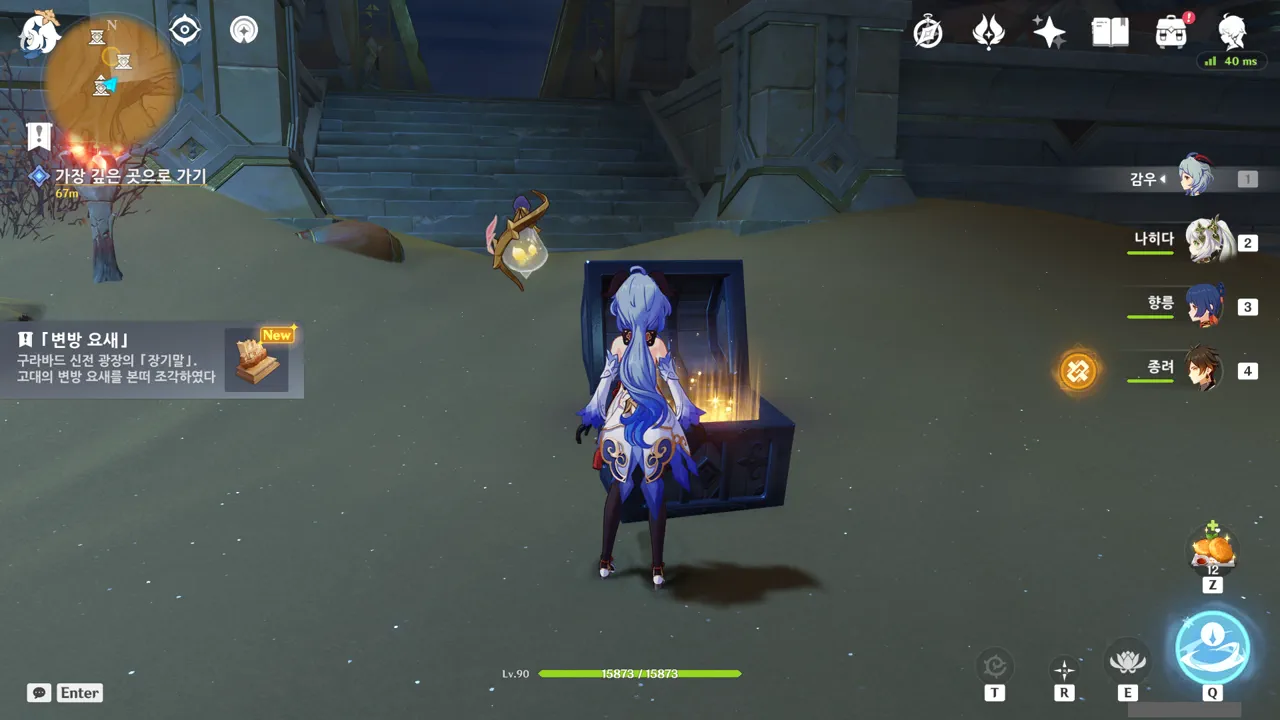Open the adventurer handbook book icon
This screenshot has height=720, width=1280.
[x=1110, y=33]
